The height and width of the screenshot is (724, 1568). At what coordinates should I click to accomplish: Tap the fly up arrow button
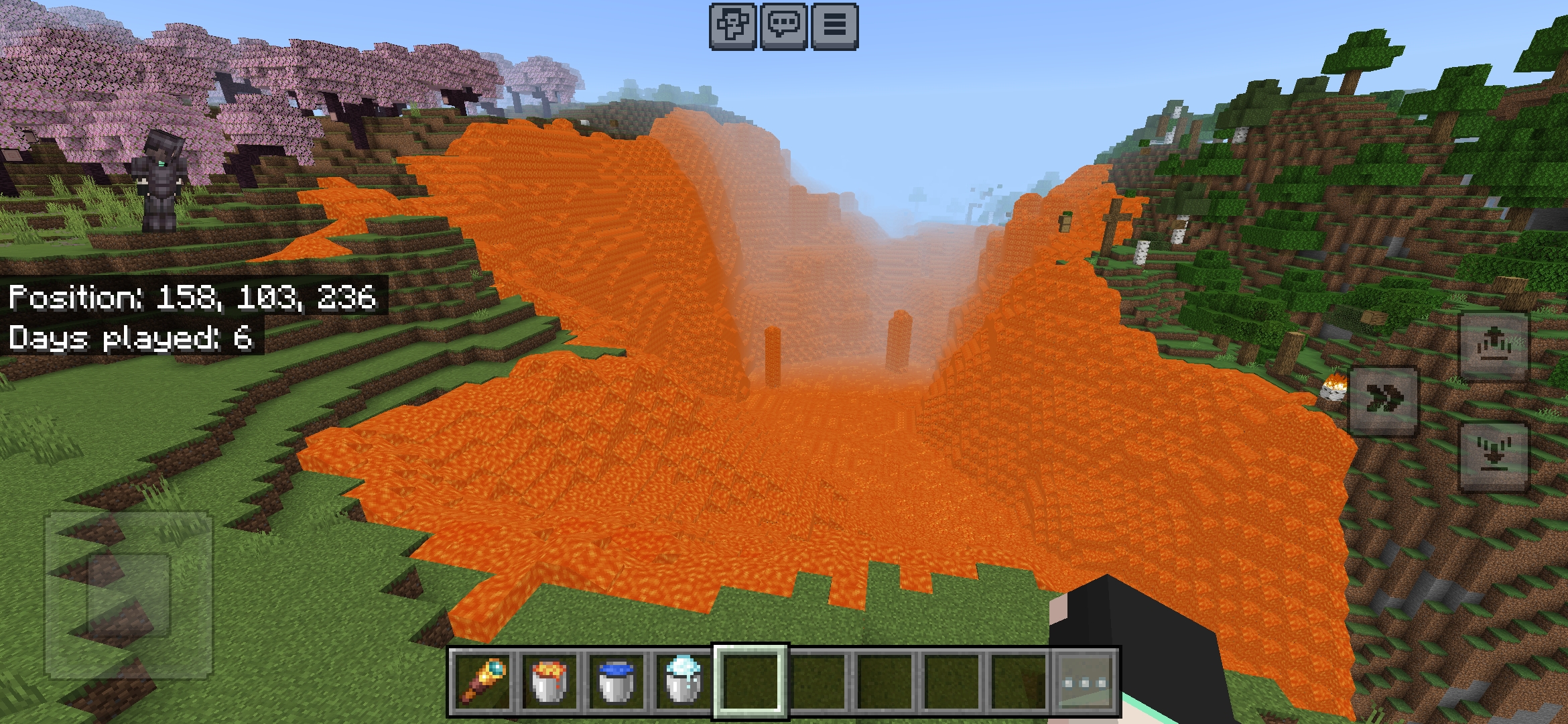(x=1493, y=345)
